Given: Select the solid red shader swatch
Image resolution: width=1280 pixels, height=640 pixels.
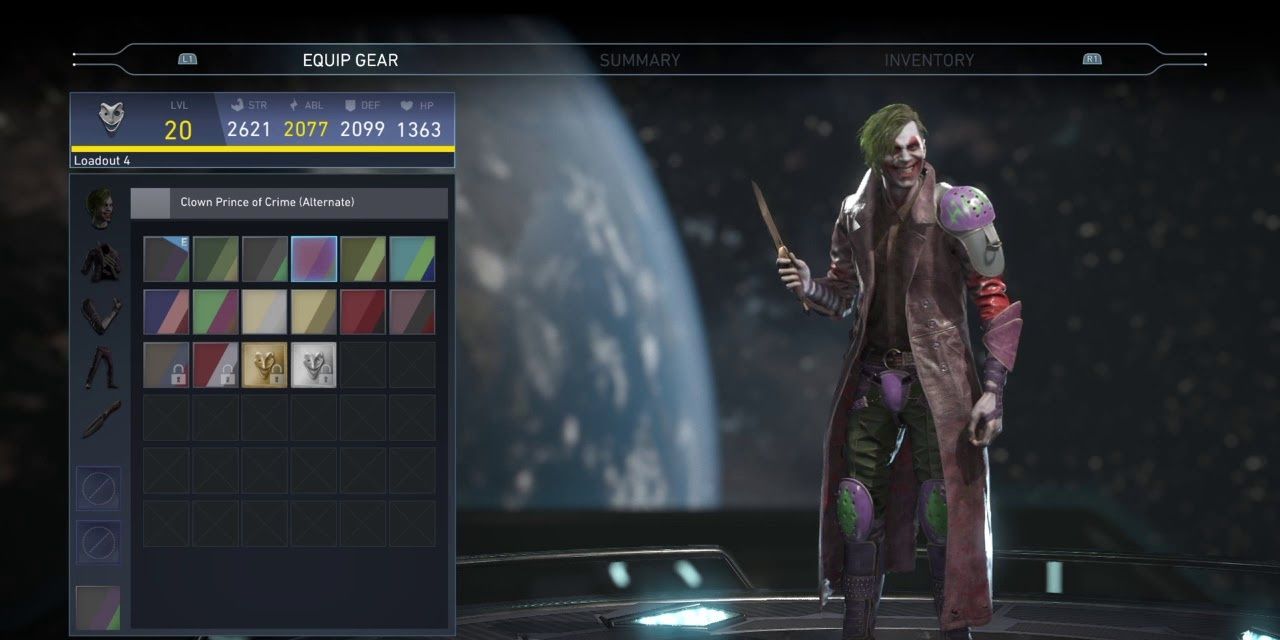Looking at the screenshot, I should tap(363, 312).
